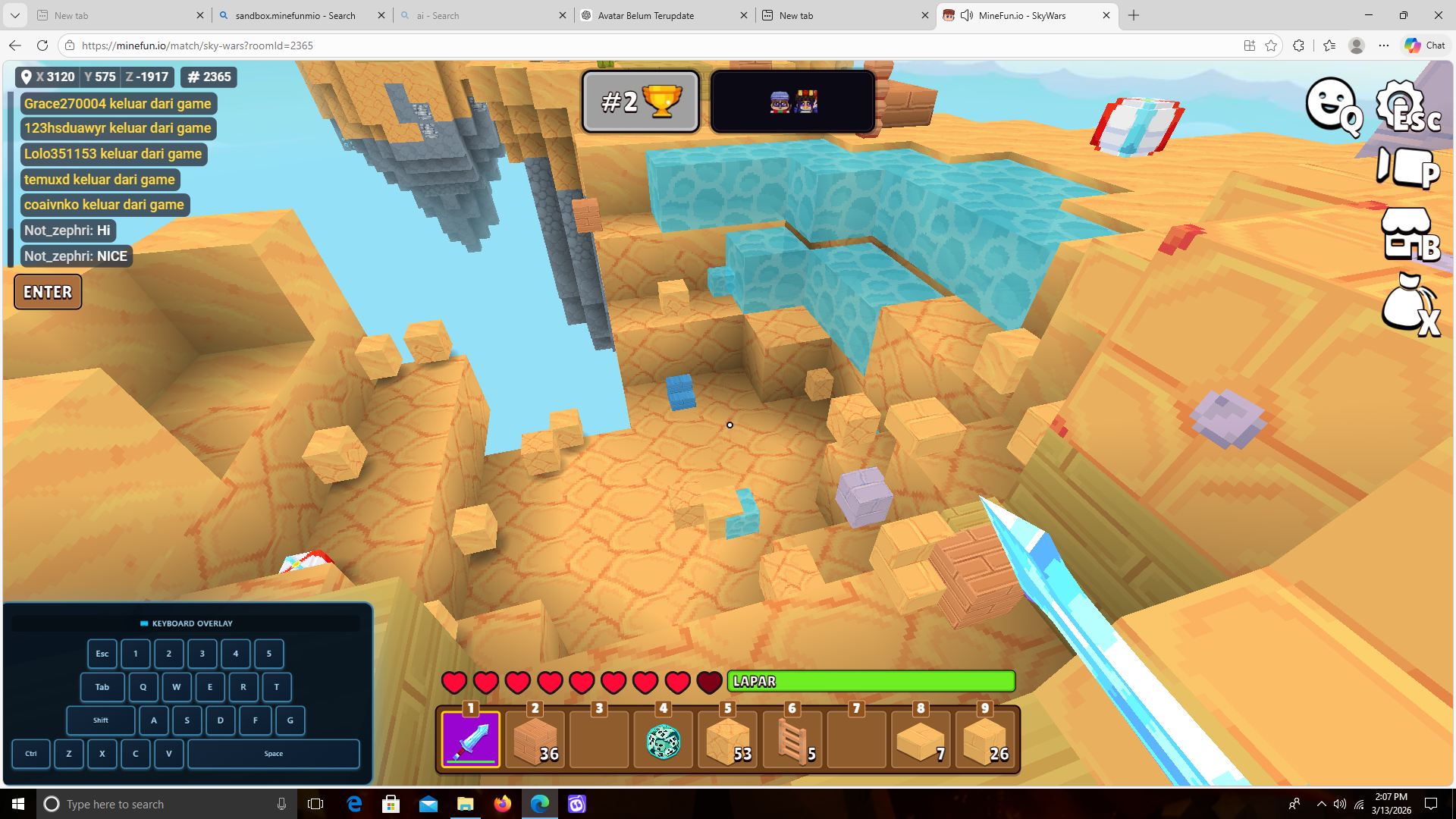Click the room number 2365 badge
Image resolution: width=1456 pixels, height=819 pixels.
pos(209,77)
